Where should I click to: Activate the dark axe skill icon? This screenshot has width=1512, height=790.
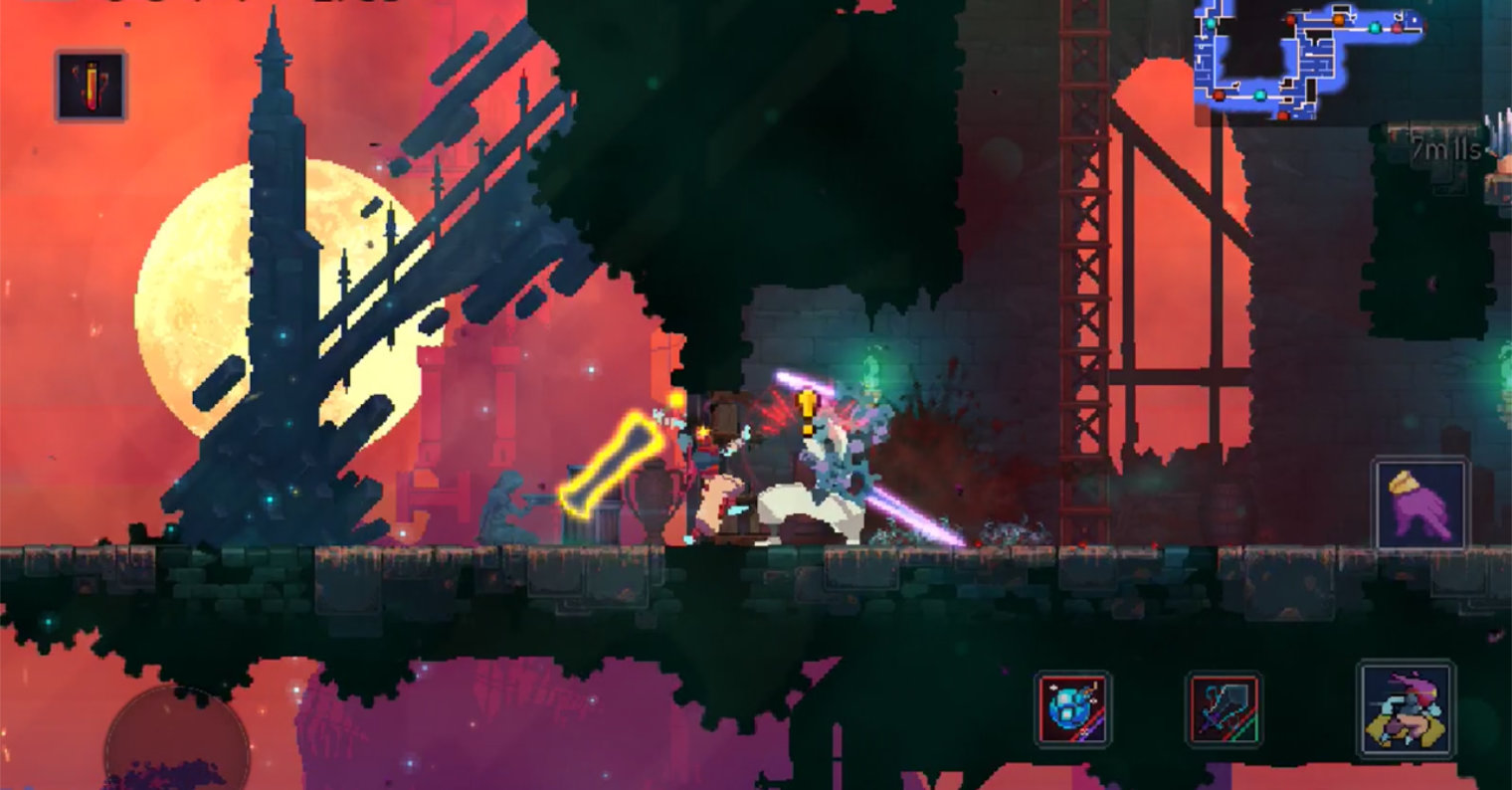pyautogui.click(x=1224, y=708)
